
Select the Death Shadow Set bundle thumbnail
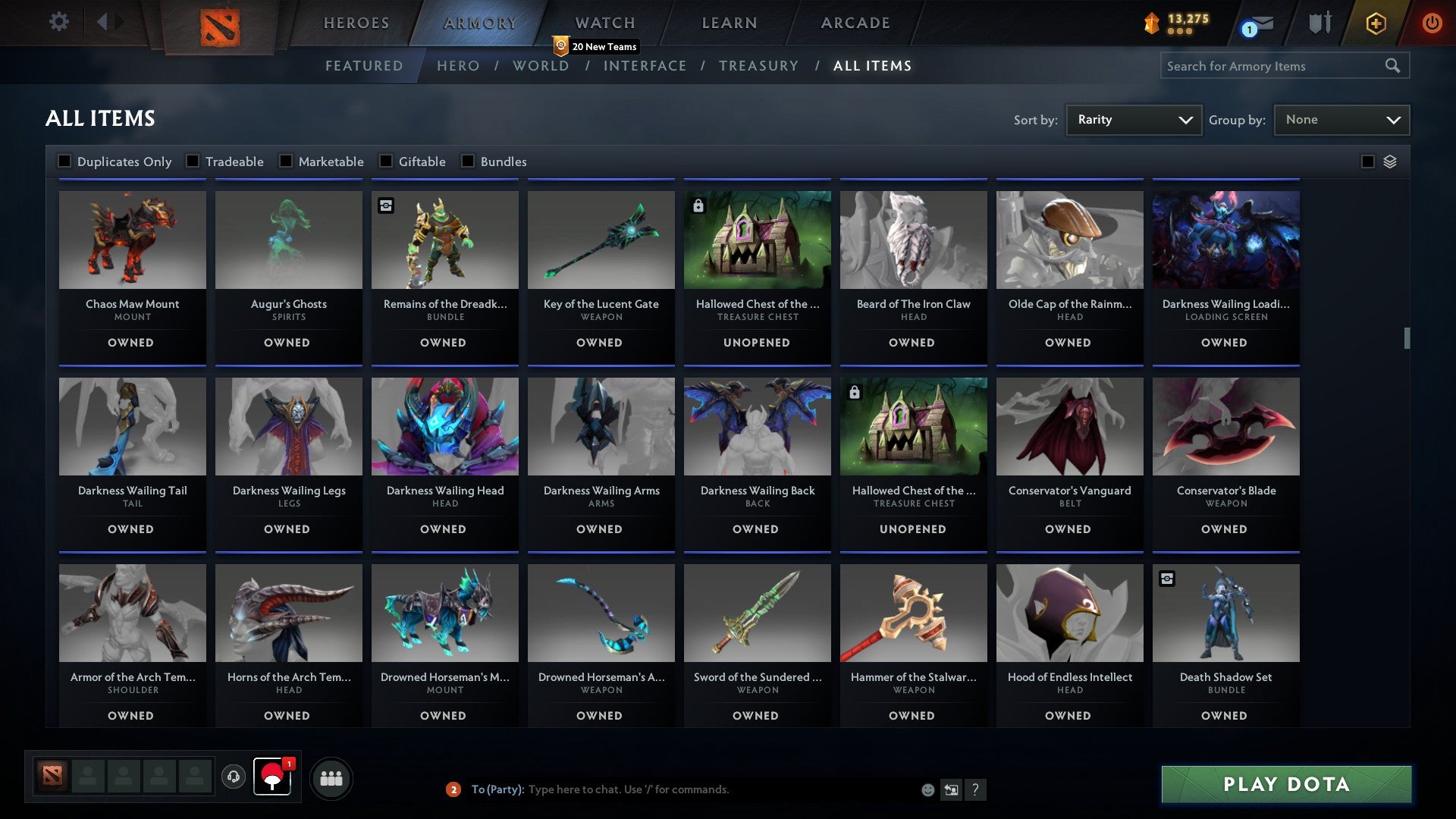(1225, 613)
